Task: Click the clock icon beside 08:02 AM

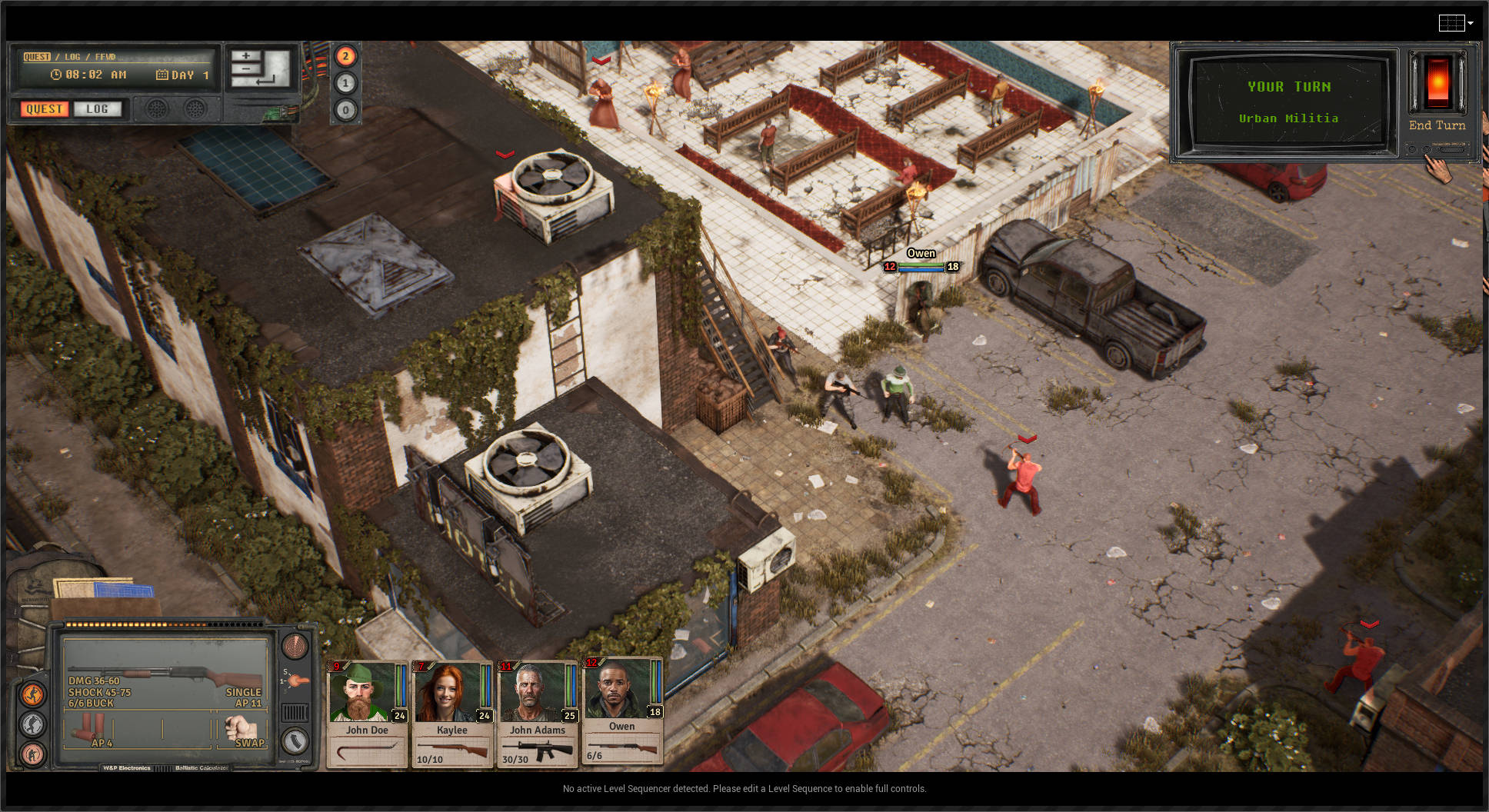Action: (x=56, y=75)
